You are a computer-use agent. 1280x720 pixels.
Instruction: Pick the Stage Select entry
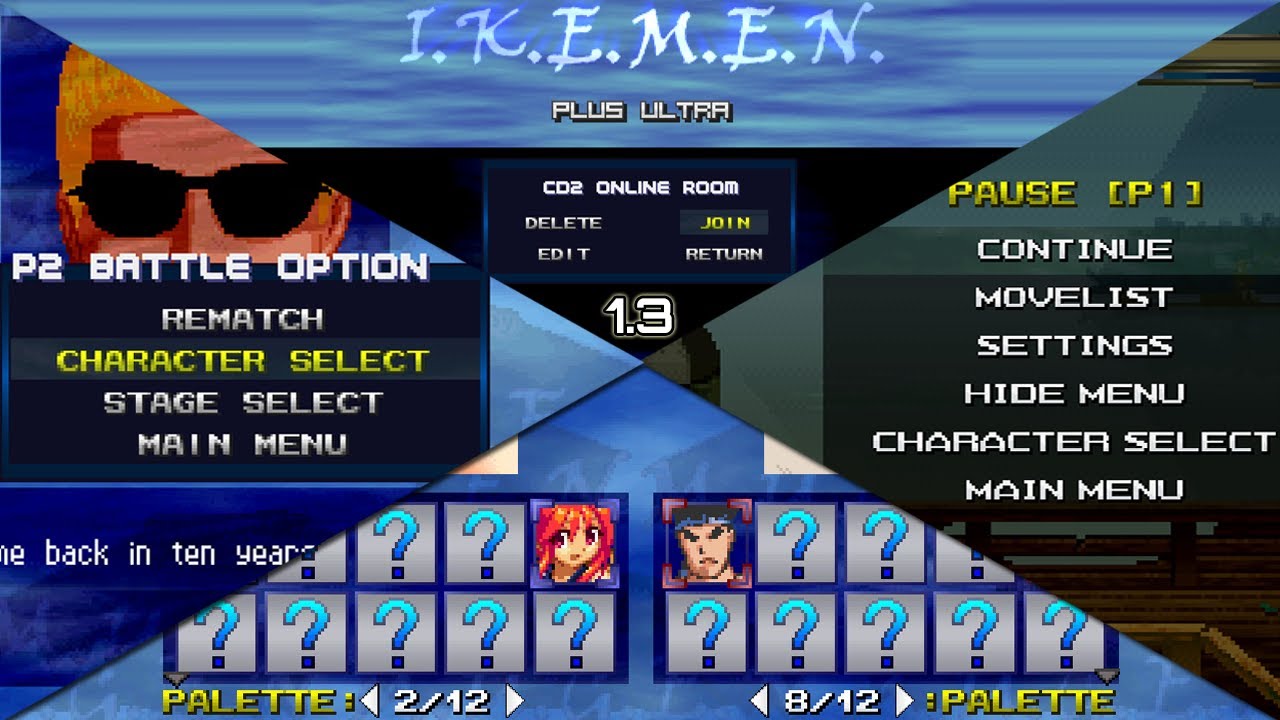pyautogui.click(x=242, y=402)
